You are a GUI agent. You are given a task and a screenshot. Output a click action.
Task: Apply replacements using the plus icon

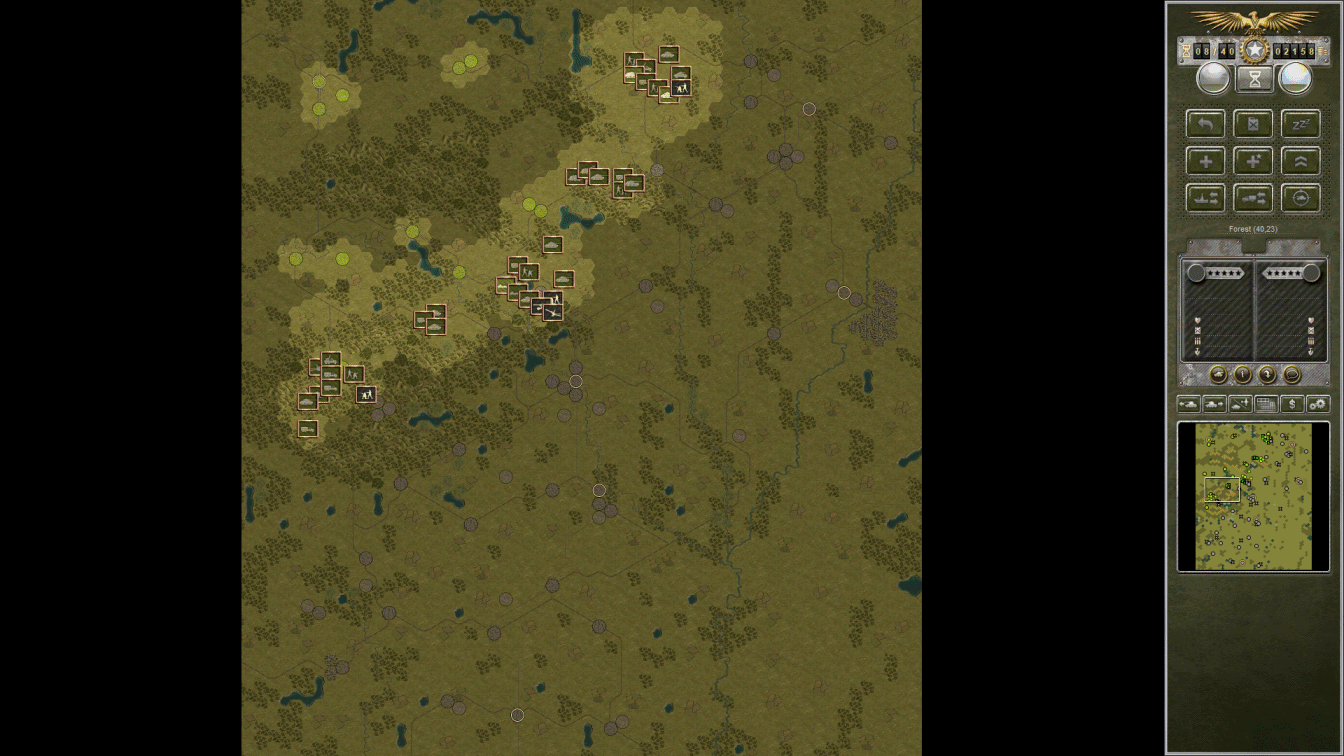(x=1205, y=160)
